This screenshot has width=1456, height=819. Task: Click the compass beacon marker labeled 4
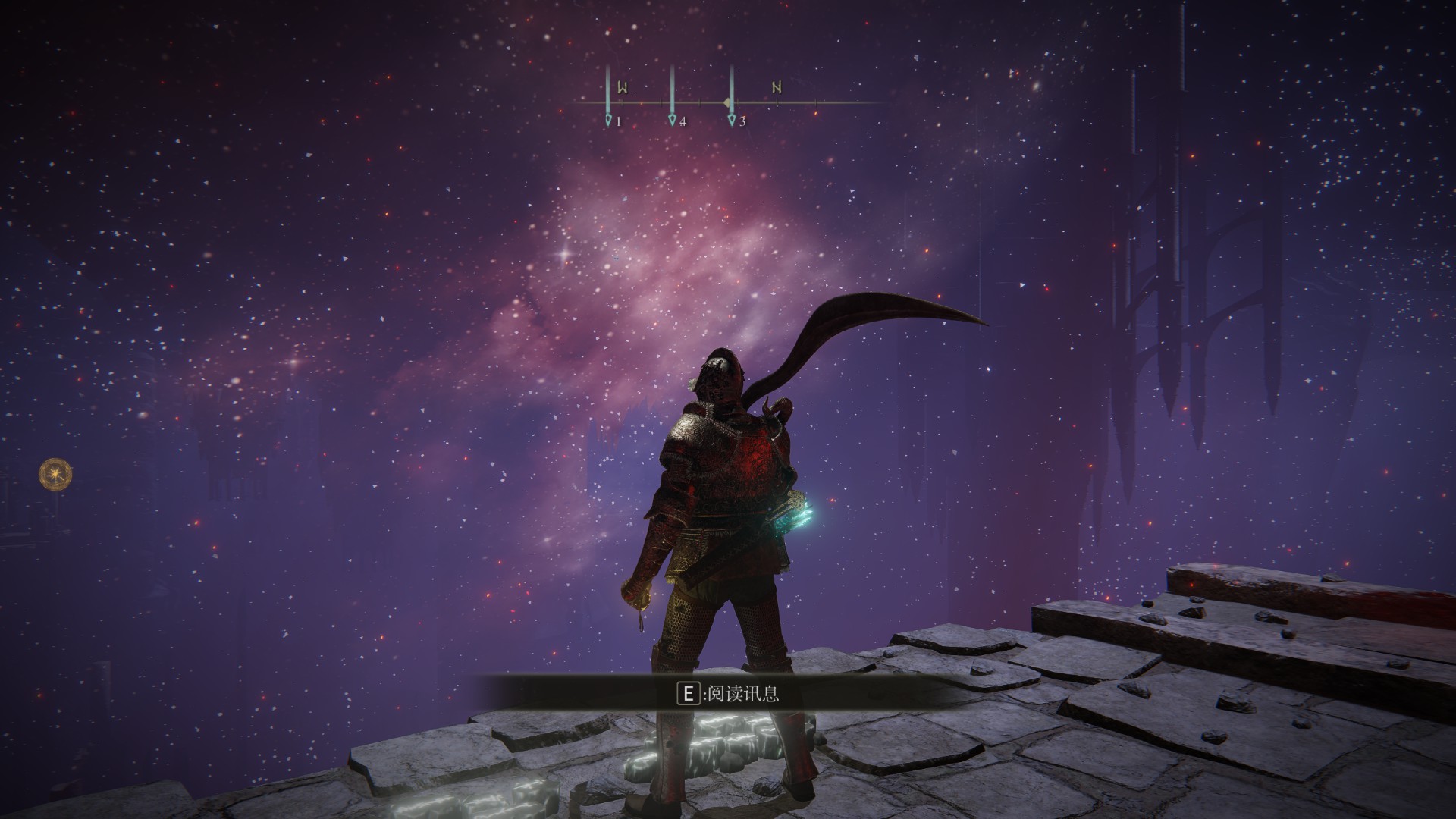(673, 120)
